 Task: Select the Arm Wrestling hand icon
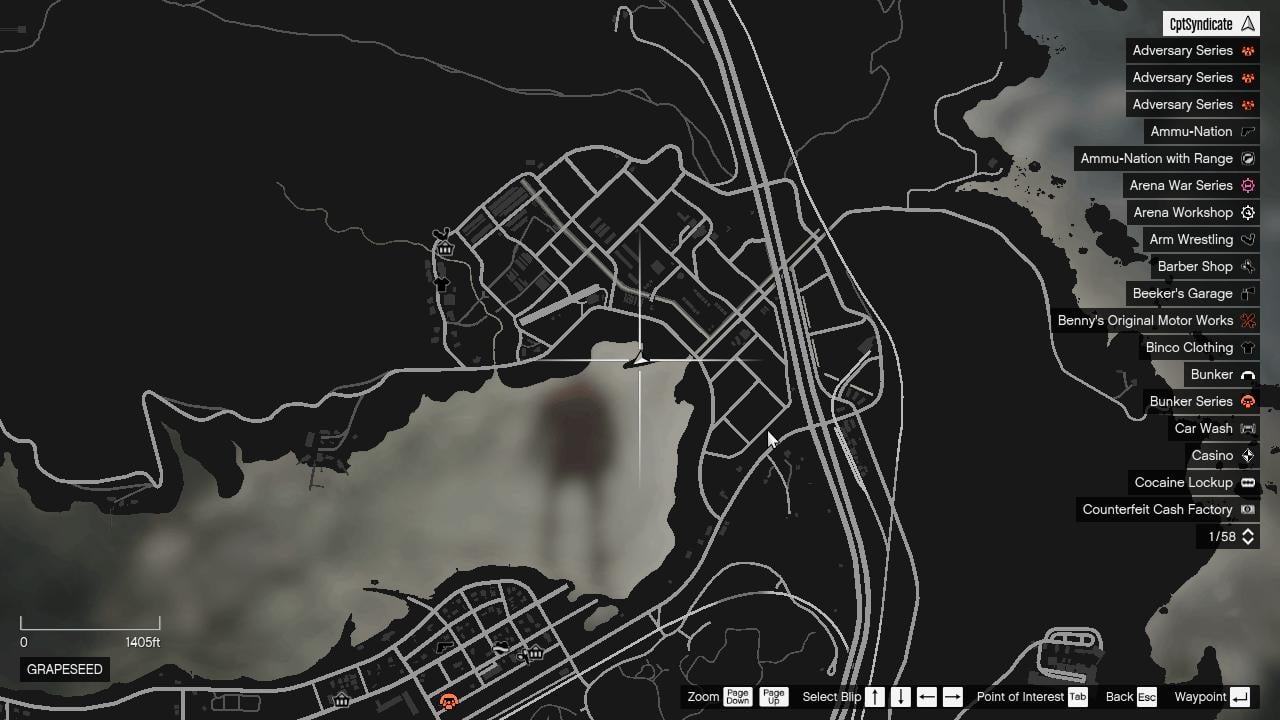point(1247,239)
